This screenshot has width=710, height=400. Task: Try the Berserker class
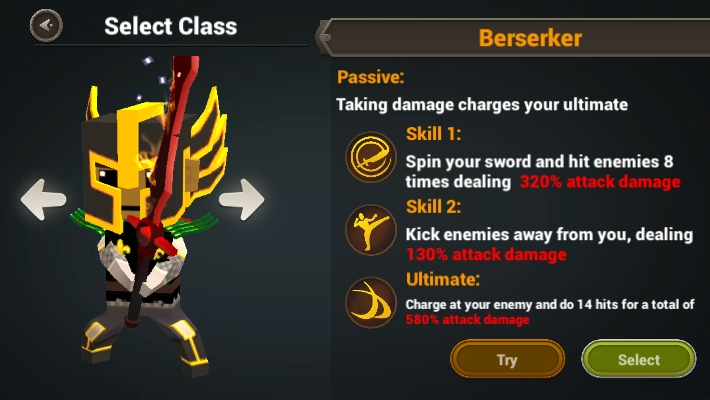point(507,360)
